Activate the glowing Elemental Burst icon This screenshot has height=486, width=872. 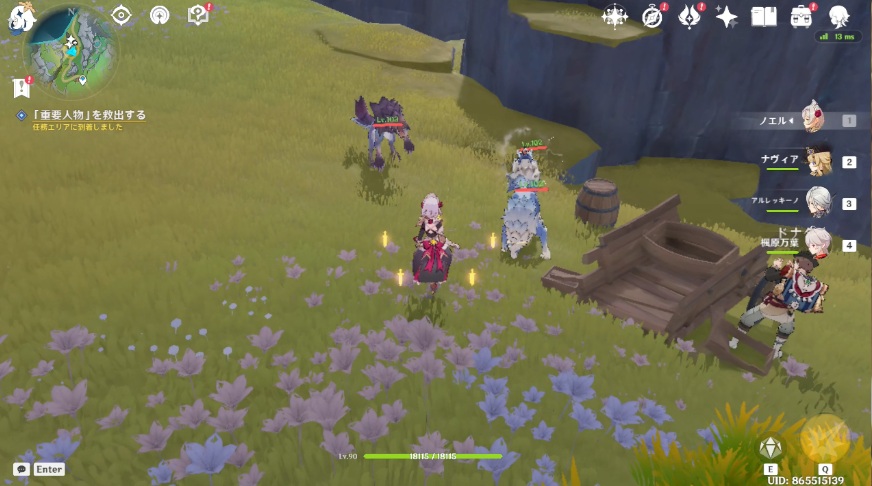(825, 438)
